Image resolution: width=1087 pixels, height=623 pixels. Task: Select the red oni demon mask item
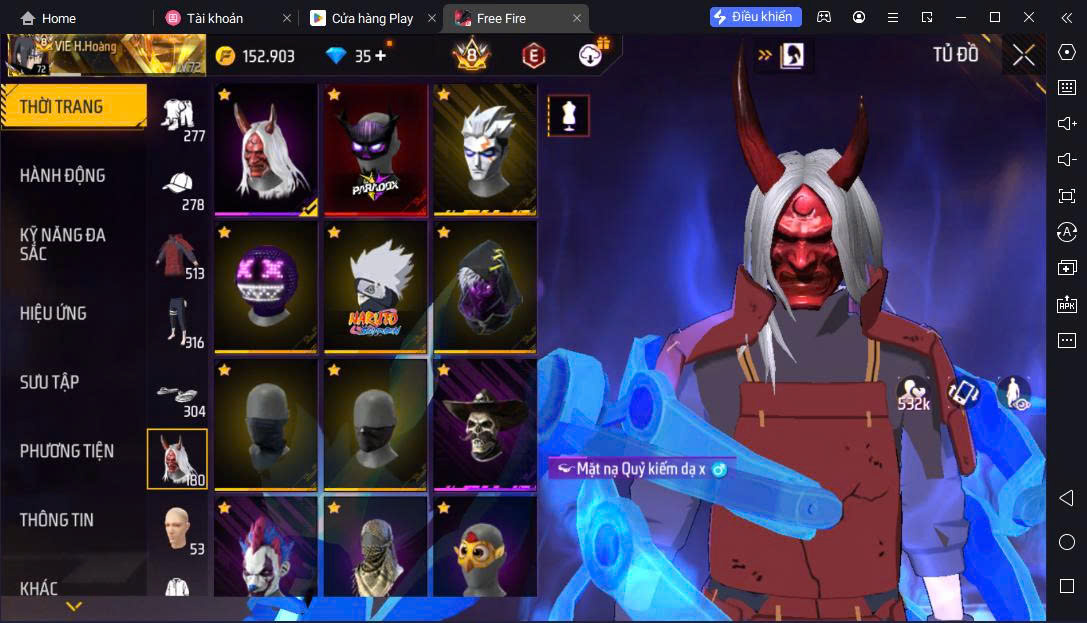point(265,150)
